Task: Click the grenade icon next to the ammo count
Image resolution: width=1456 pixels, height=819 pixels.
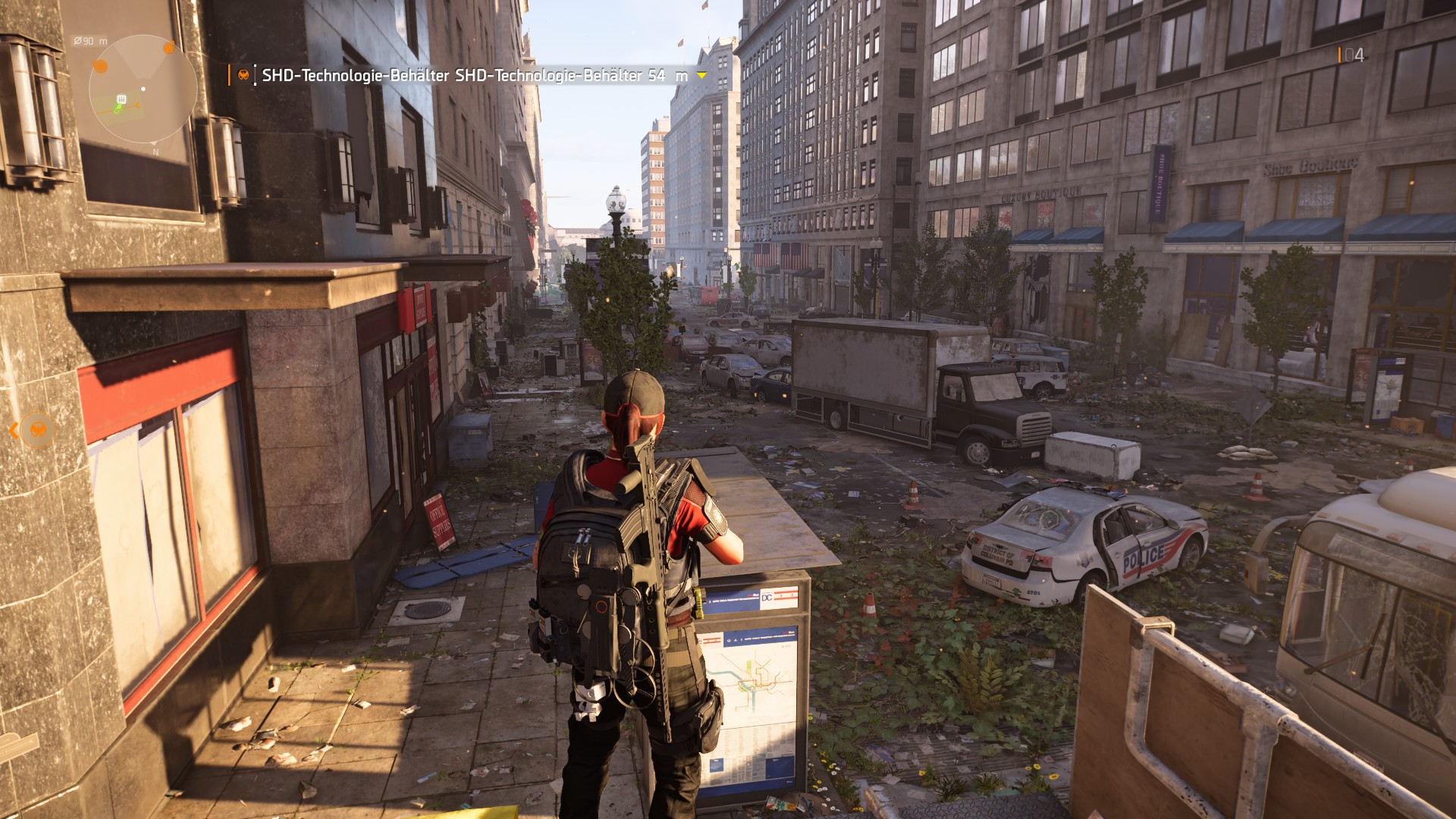Action: (1341, 55)
